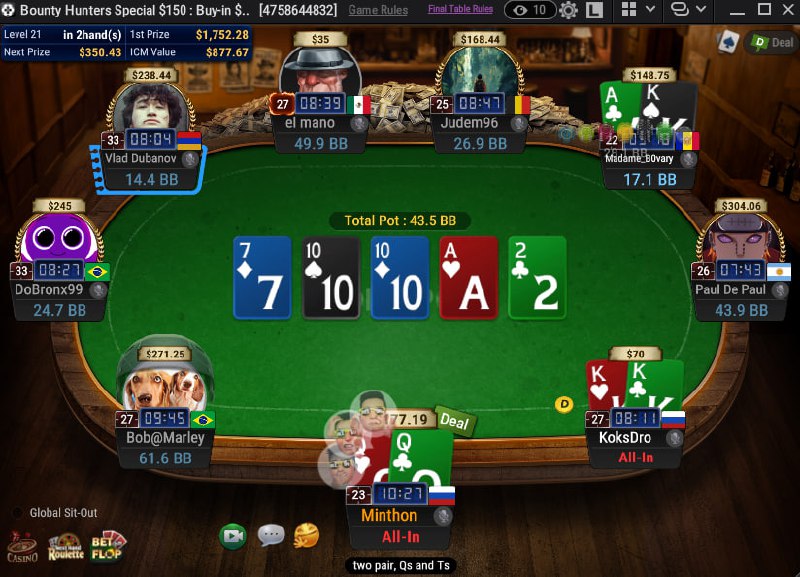The image size is (800, 577).
Task: Click the L layout button
Action: click(594, 10)
